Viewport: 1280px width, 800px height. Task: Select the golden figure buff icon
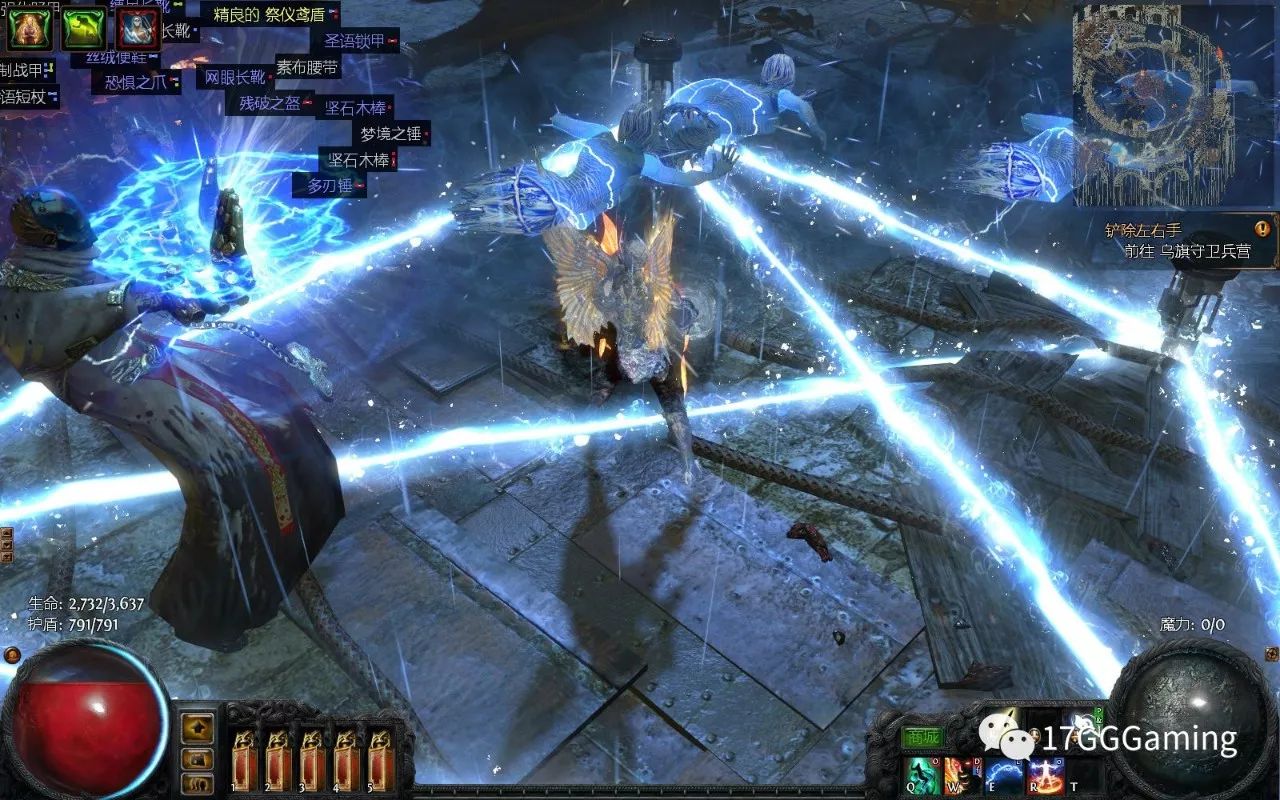(28, 29)
